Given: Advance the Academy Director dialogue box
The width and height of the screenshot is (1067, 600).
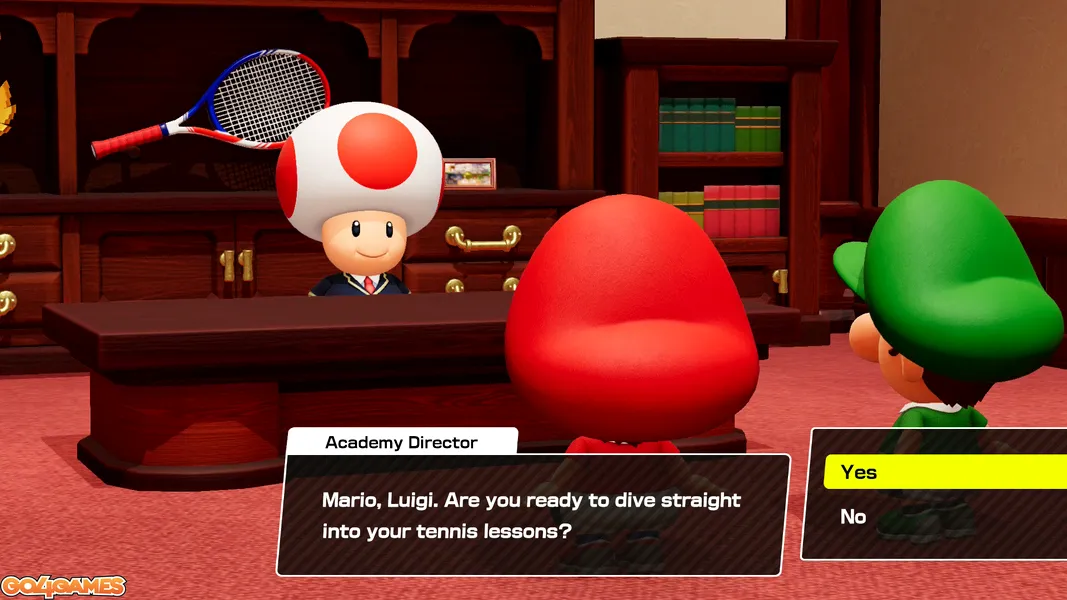Looking at the screenshot, I should point(532,515).
